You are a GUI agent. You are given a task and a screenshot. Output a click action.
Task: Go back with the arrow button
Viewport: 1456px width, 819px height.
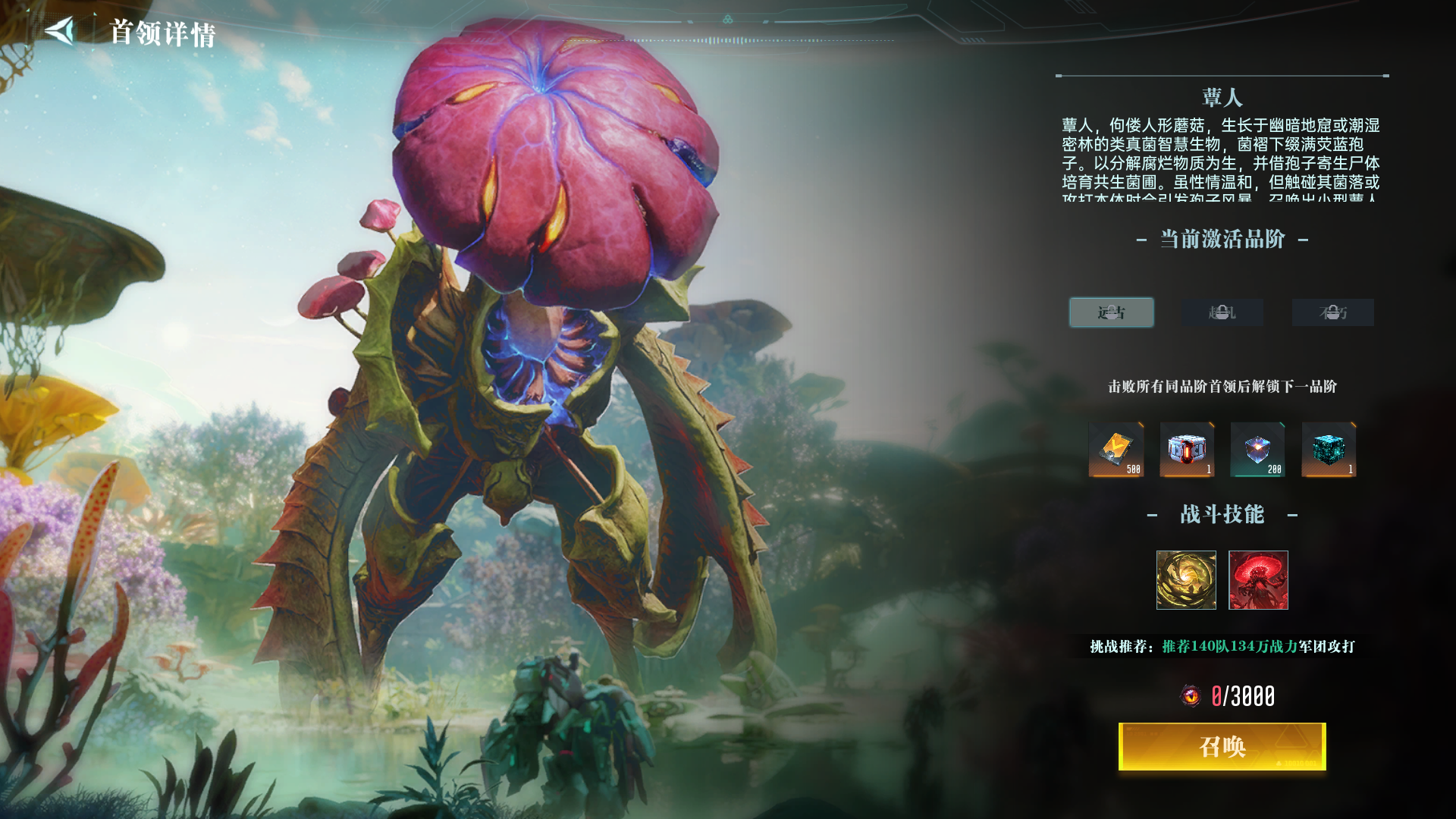(60, 31)
